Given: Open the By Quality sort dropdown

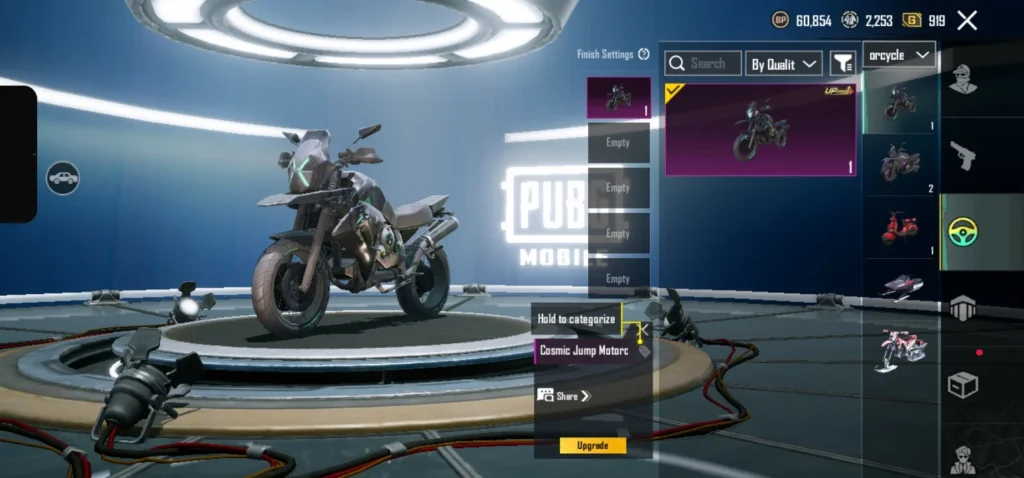Looking at the screenshot, I should pyautogui.click(x=784, y=64).
